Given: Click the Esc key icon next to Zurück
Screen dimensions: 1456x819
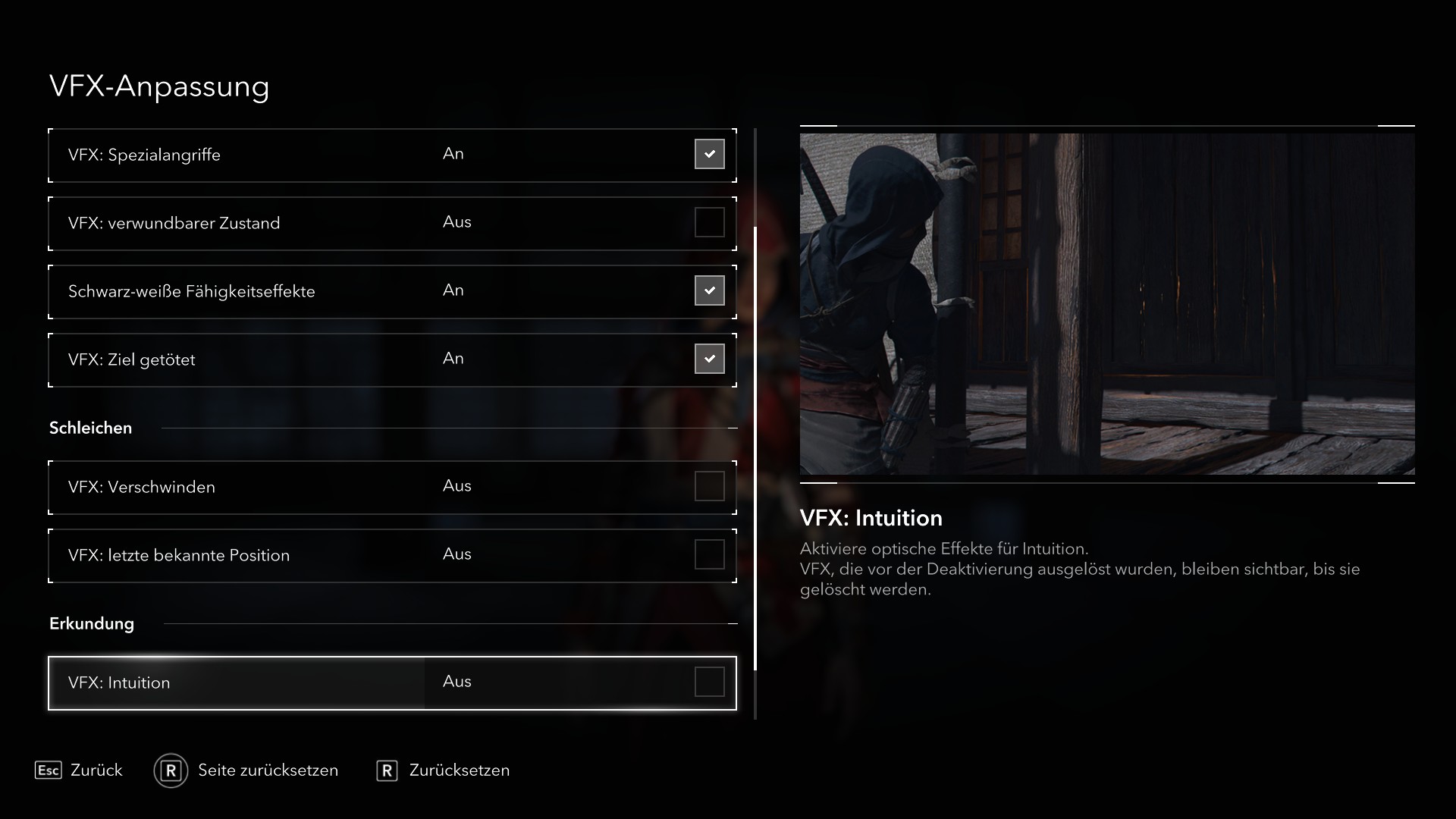Looking at the screenshot, I should tap(49, 770).
